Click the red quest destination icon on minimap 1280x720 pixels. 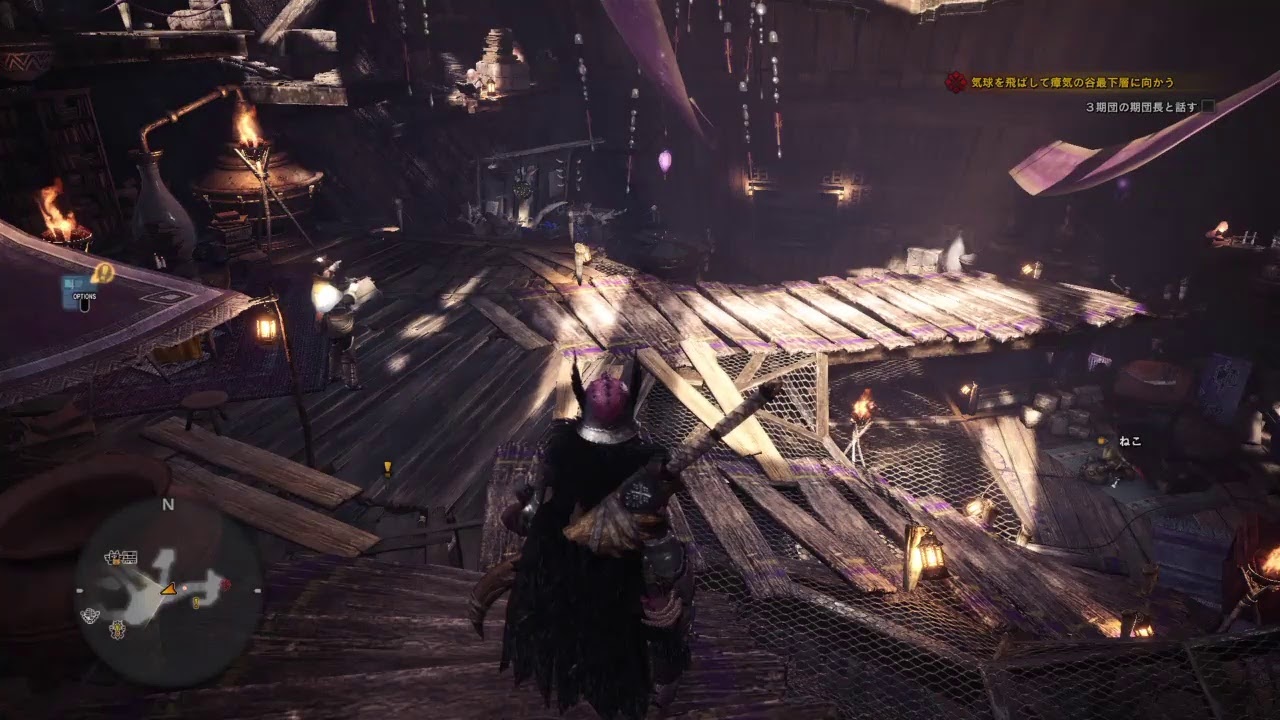[x=225, y=584]
